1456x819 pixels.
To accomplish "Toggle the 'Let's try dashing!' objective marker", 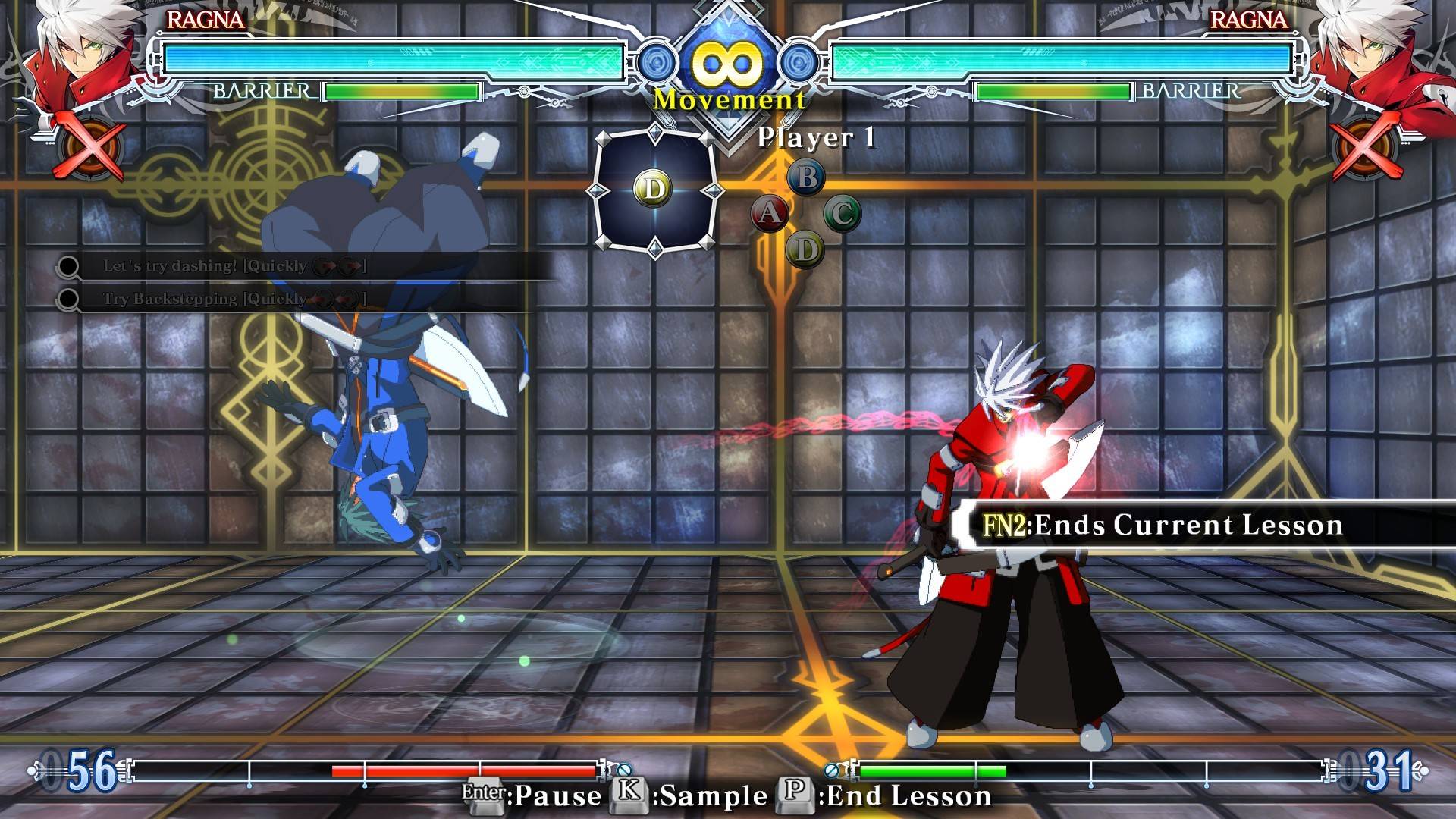I will tap(69, 265).
